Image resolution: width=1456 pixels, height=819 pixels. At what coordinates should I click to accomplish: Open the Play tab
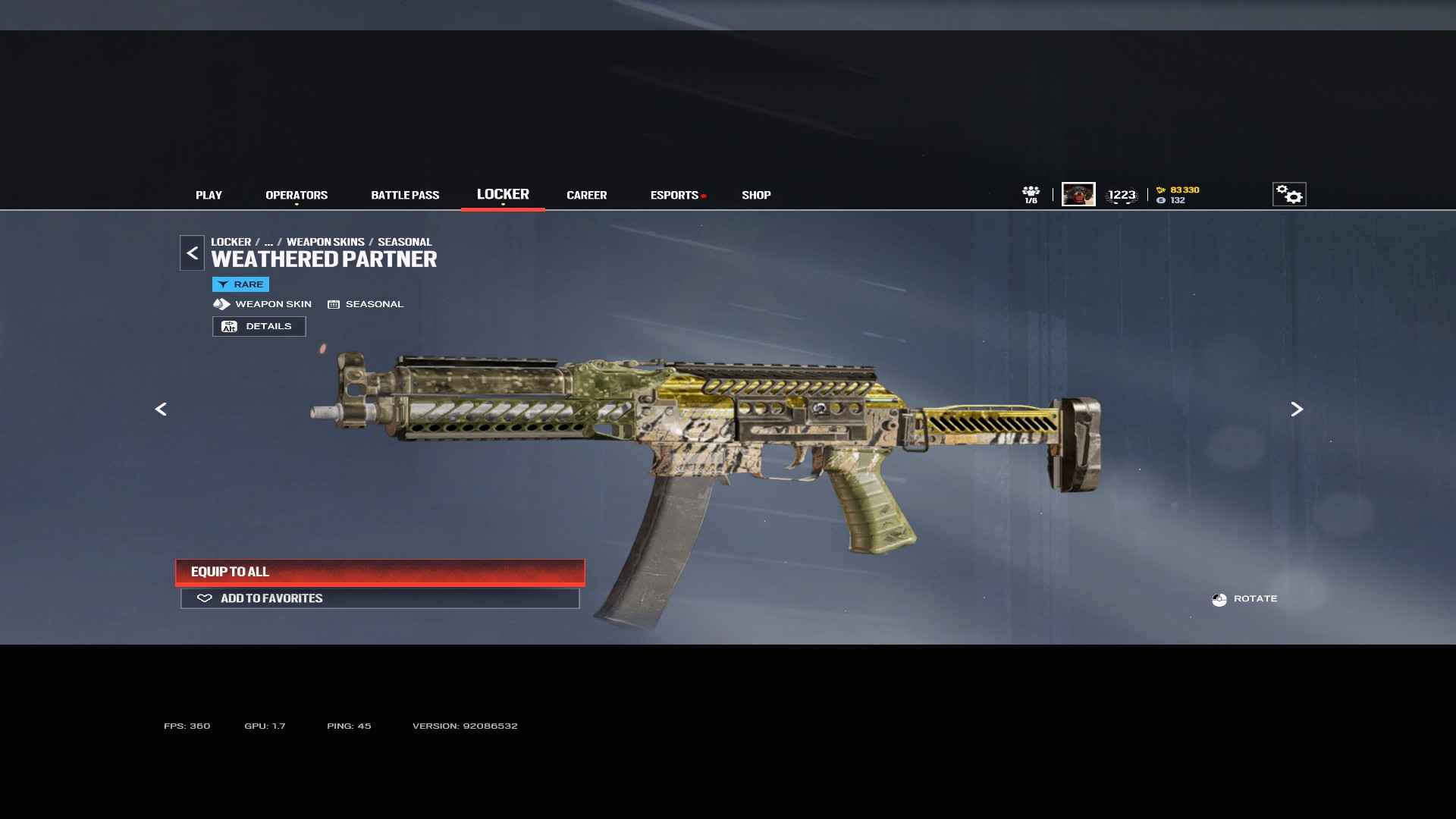coord(209,196)
